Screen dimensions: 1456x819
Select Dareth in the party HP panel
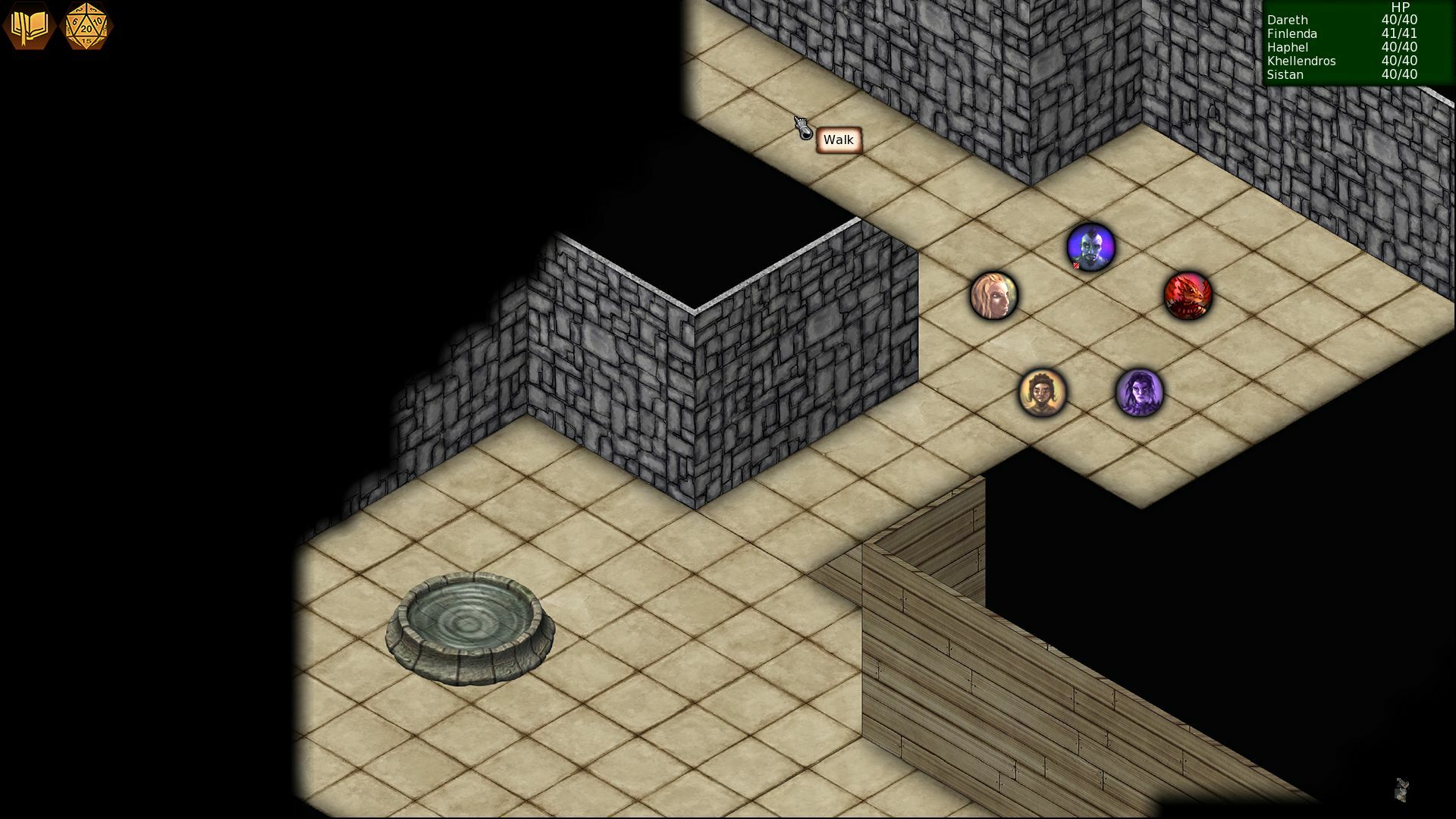click(x=1287, y=20)
